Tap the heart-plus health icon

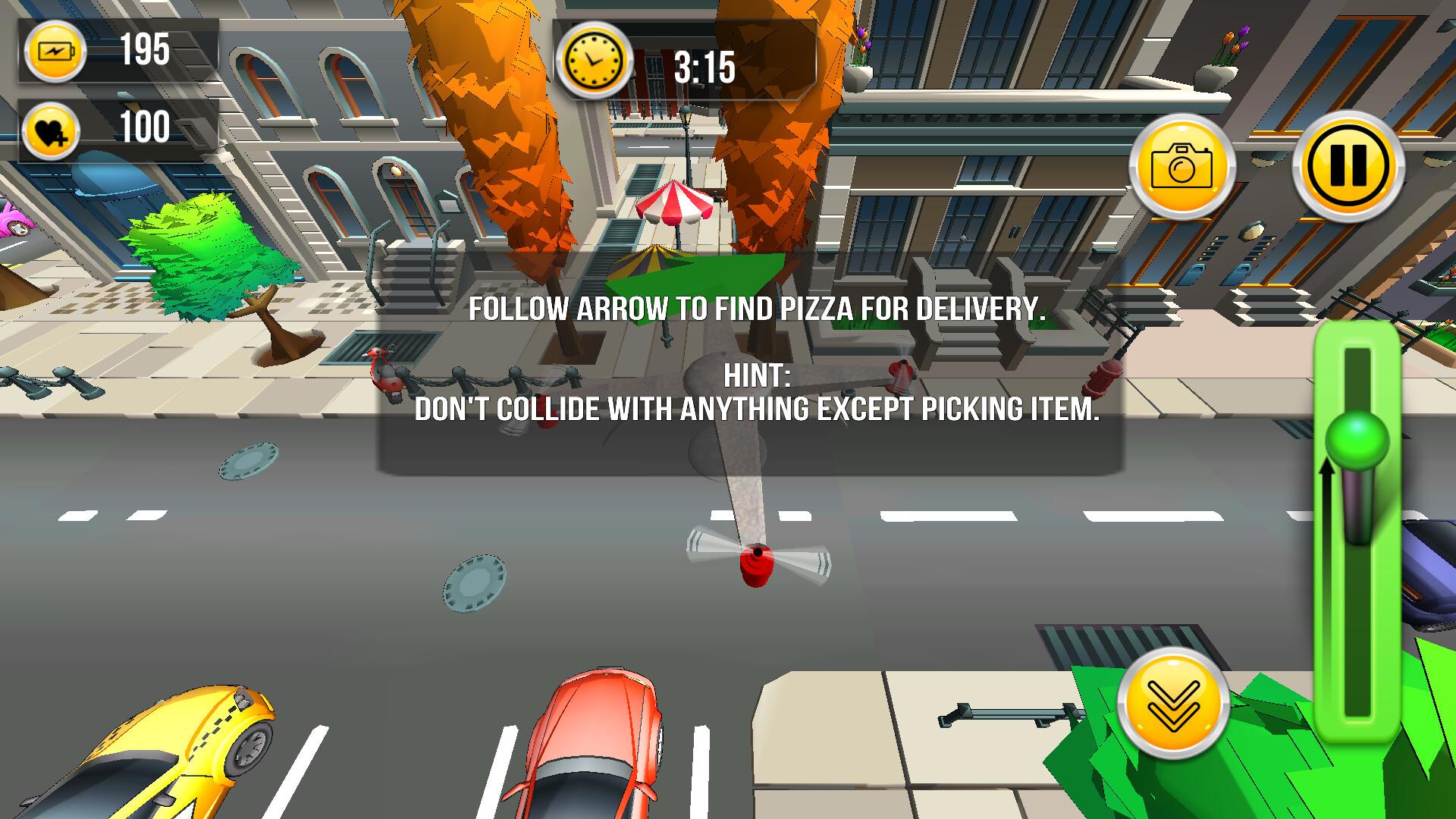pyautogui.click(x=51, y=130)
